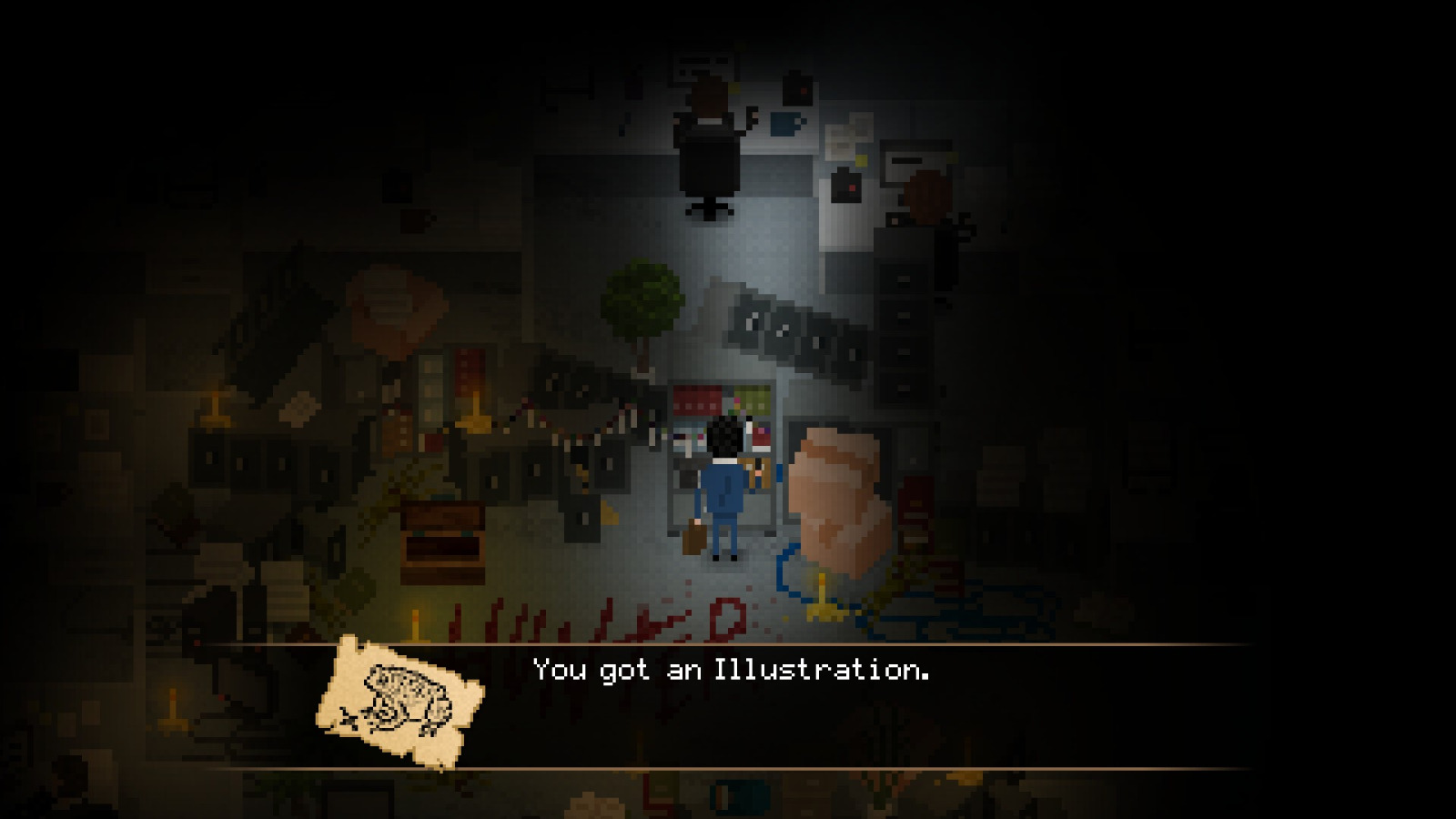Click the character's brown briefcase
Image resolution: width=1456 pixels, height=819 pixels.
tap(694, 537)
